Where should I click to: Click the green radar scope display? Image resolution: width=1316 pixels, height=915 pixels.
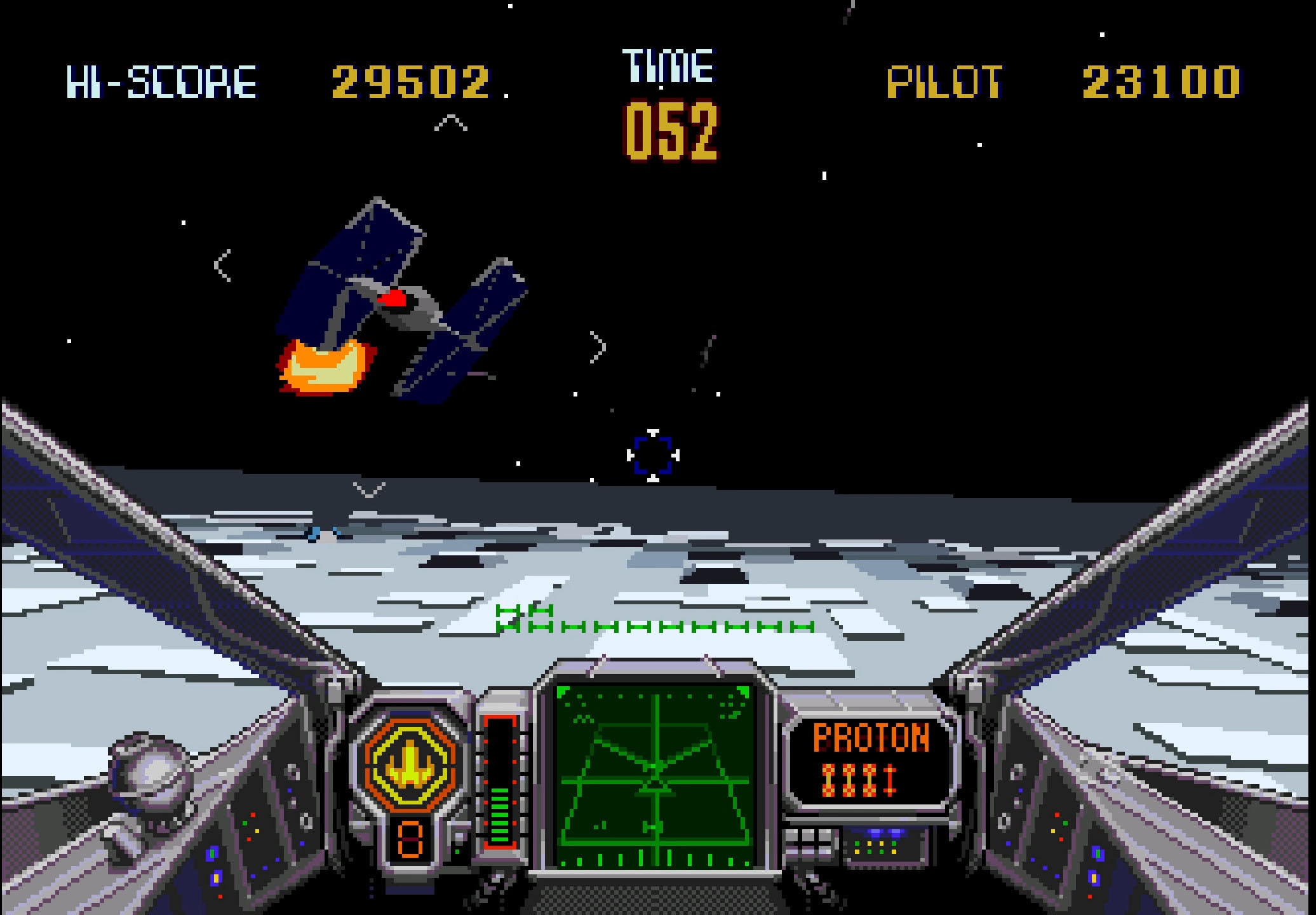653,776
